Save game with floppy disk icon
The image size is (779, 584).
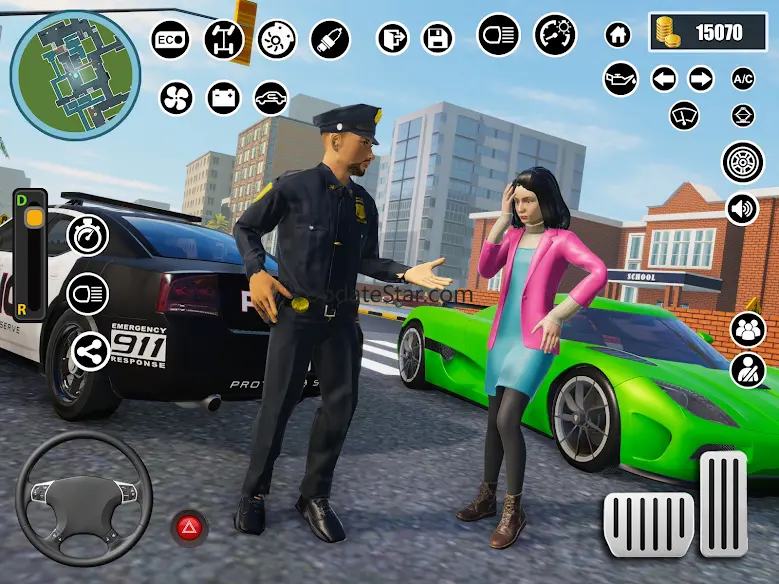[439, 40]
